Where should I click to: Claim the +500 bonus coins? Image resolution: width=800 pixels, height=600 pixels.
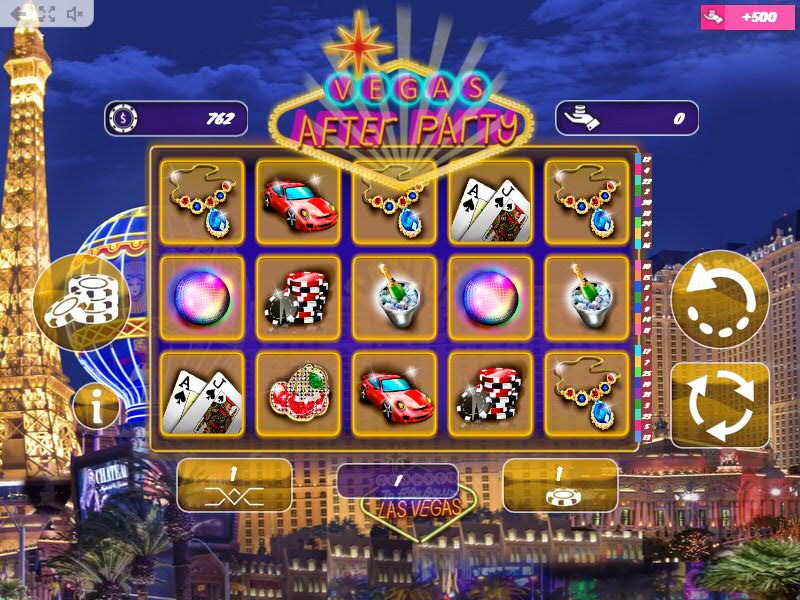(752, 17)
